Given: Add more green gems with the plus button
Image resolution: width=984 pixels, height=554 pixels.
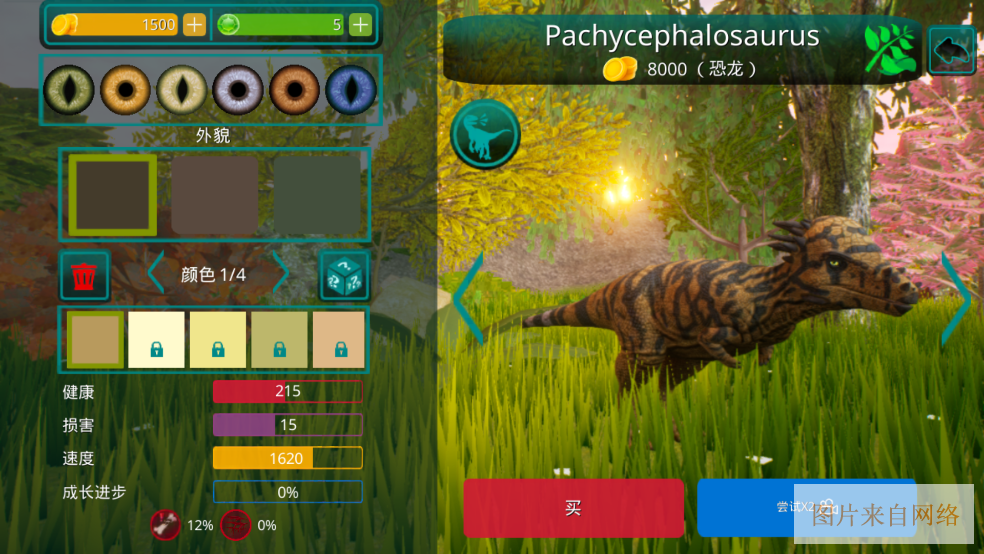Looking at the screenshot, I should tap(360, 25).
